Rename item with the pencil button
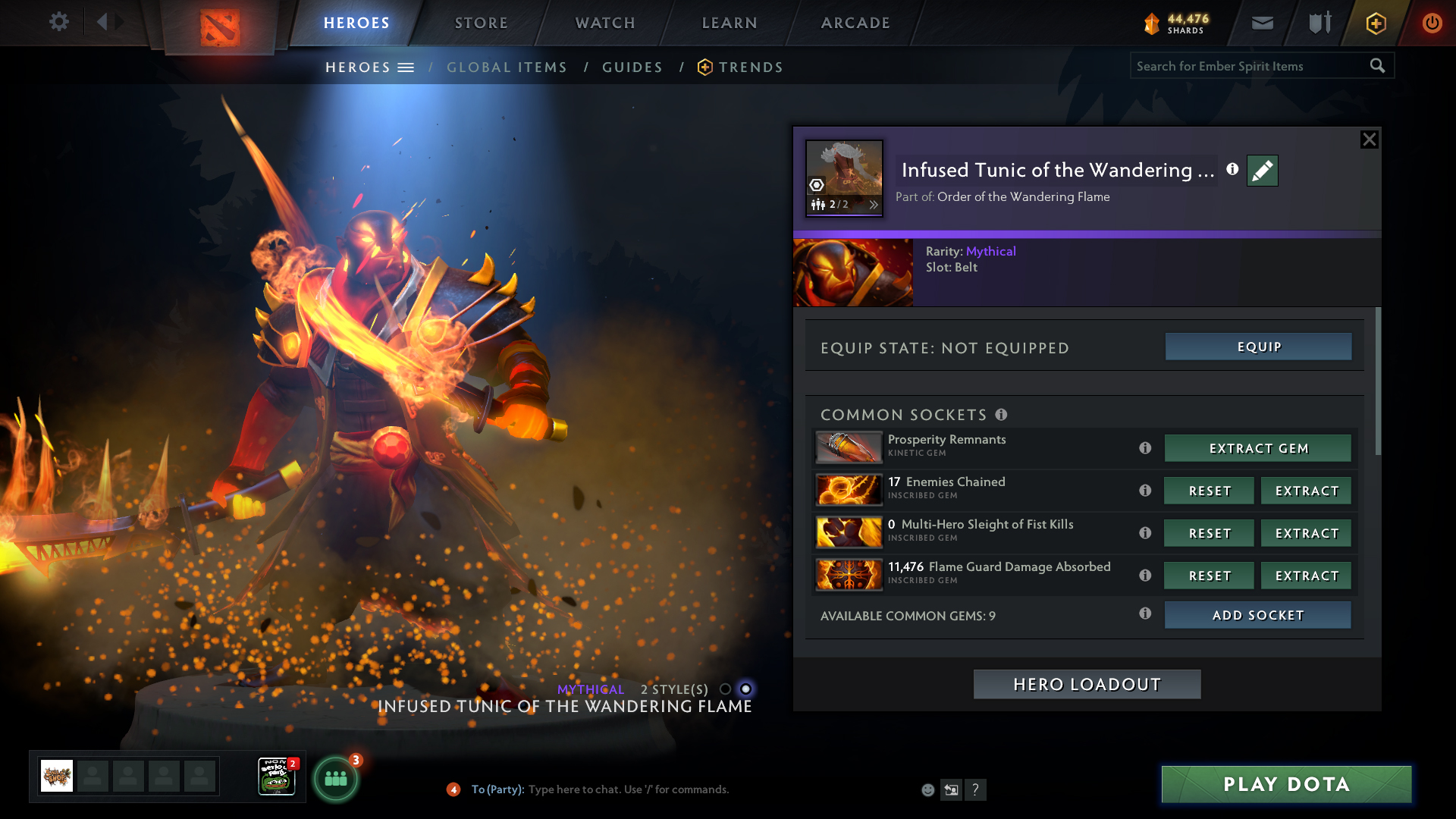1456x819 pixels. pyautogui.click(x=1263, y=171)
